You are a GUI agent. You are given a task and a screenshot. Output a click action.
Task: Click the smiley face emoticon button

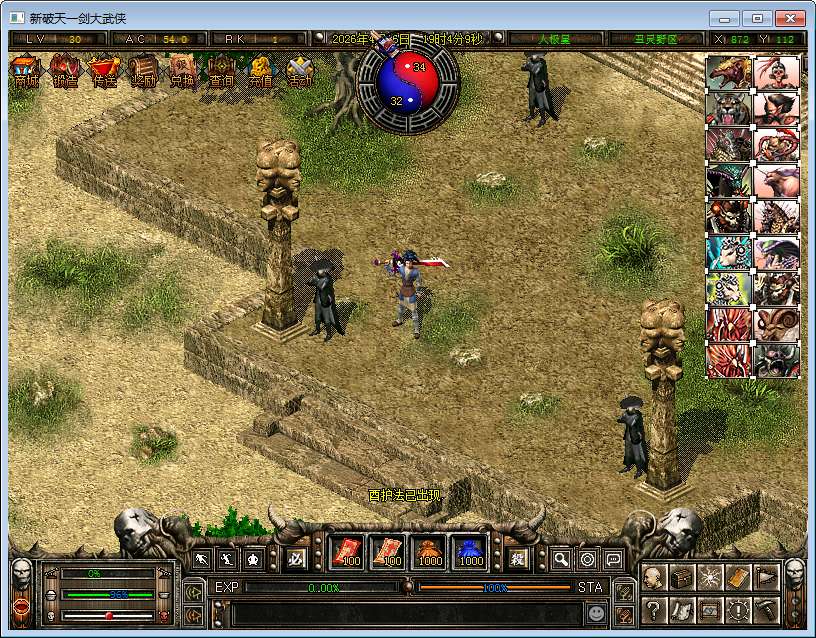[x=596, y=612]
